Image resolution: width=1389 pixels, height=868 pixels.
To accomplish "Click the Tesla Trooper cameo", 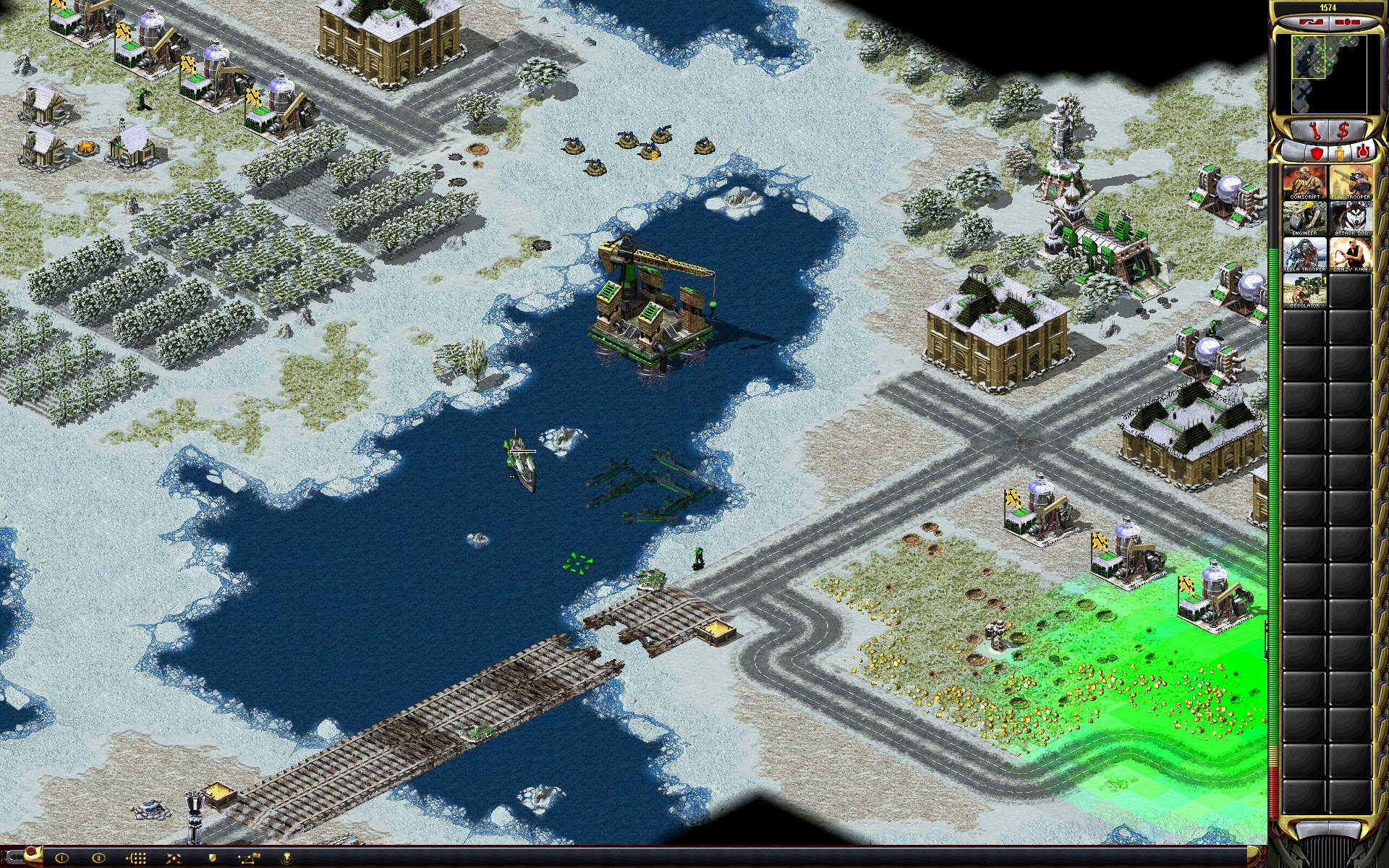I will (1304, 254).
